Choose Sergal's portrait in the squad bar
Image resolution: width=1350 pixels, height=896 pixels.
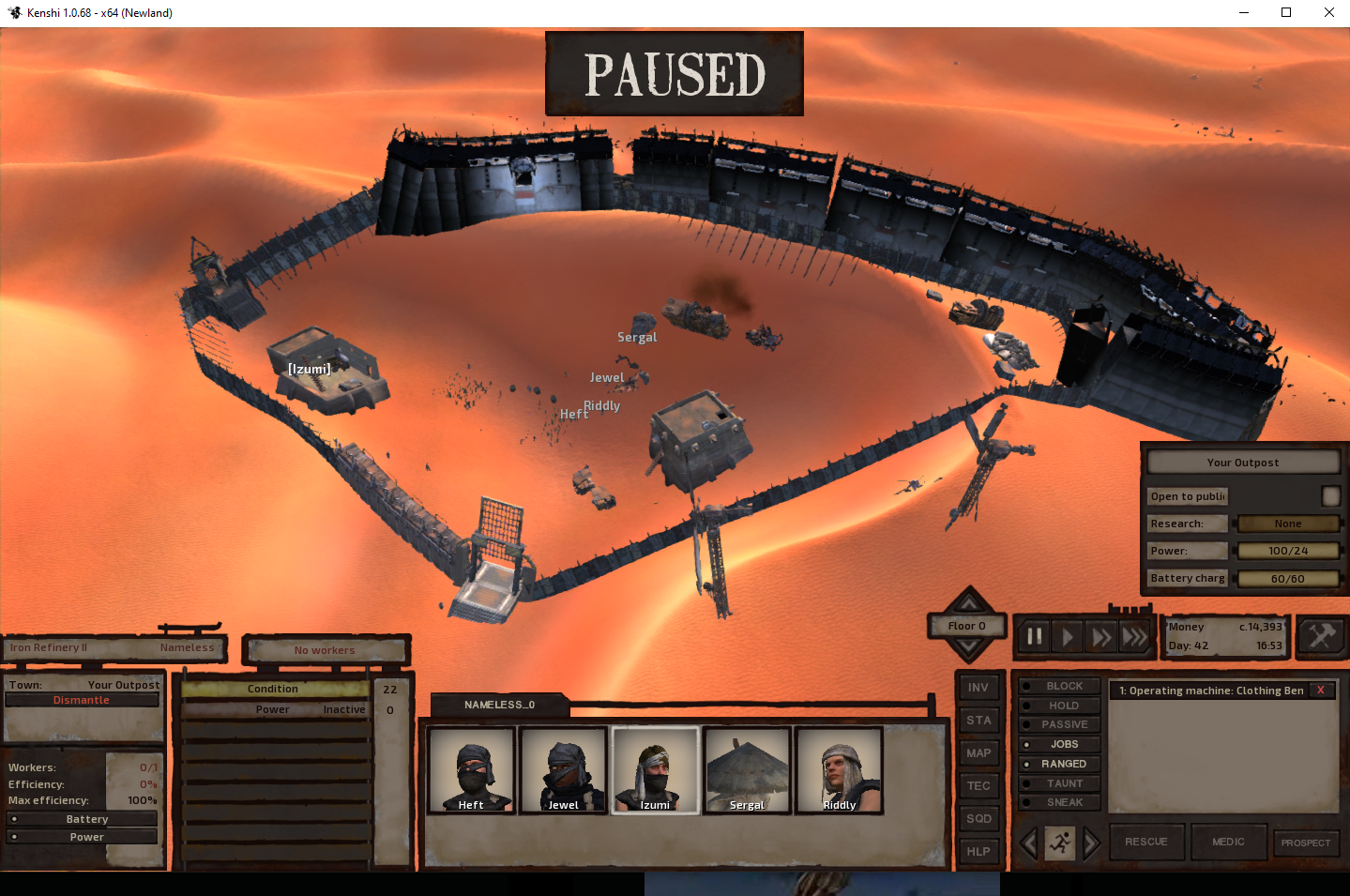point(747,769)
